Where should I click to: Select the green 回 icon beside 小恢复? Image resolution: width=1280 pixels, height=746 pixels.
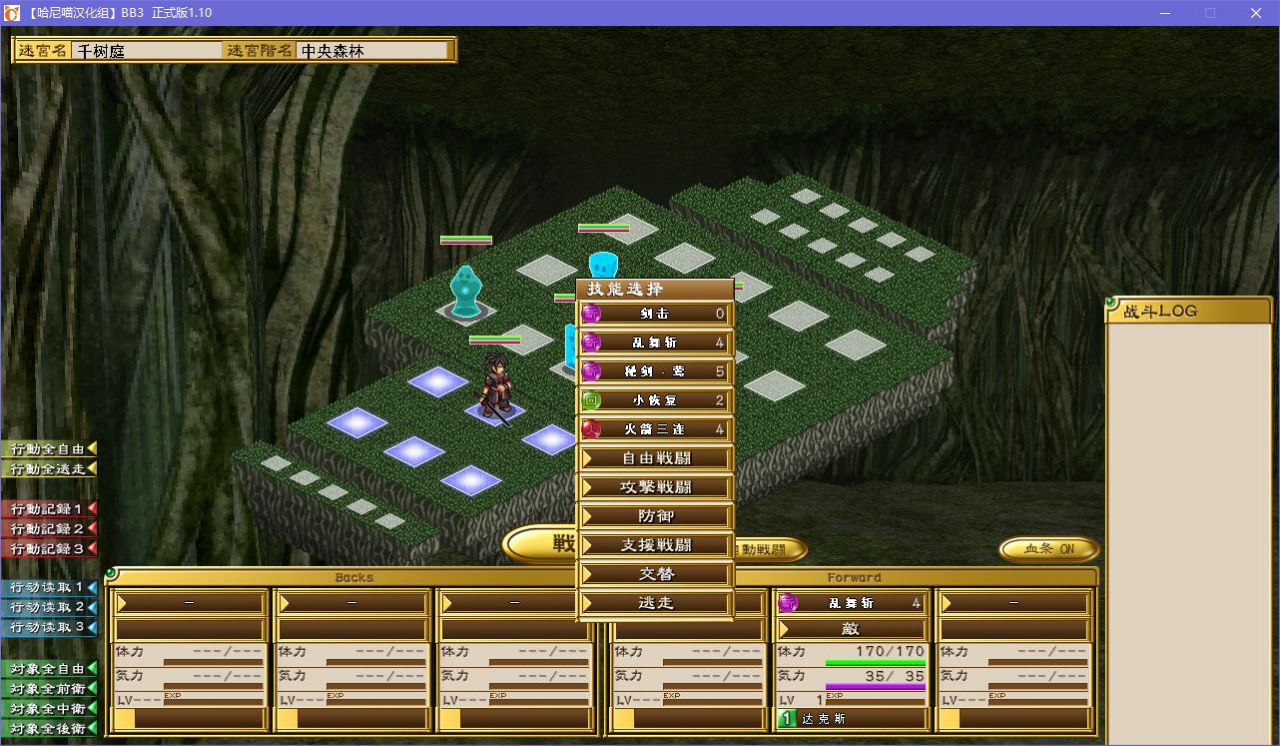590,400
